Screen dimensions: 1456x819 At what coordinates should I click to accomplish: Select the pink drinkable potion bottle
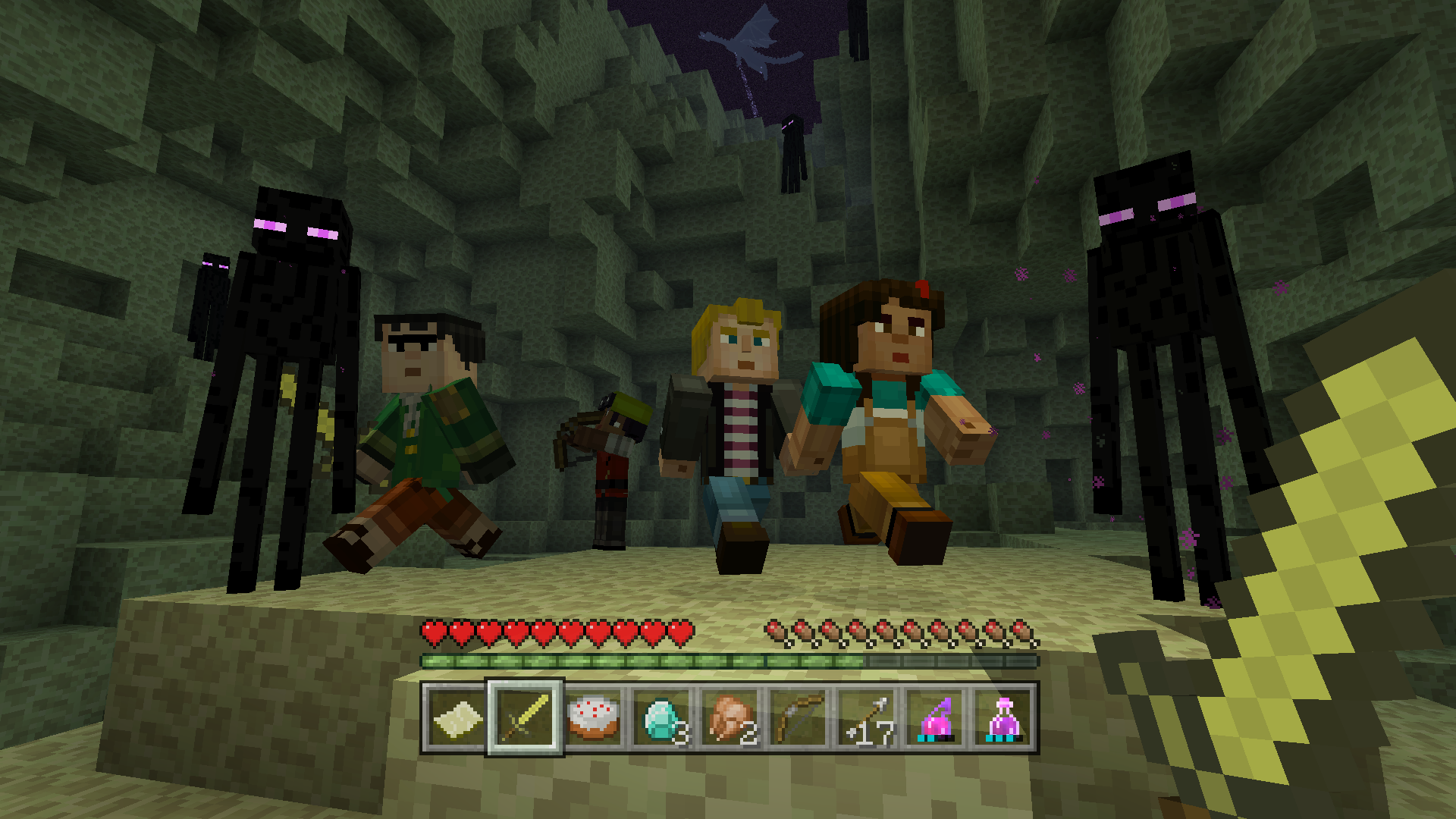[x=1003, y=718]
